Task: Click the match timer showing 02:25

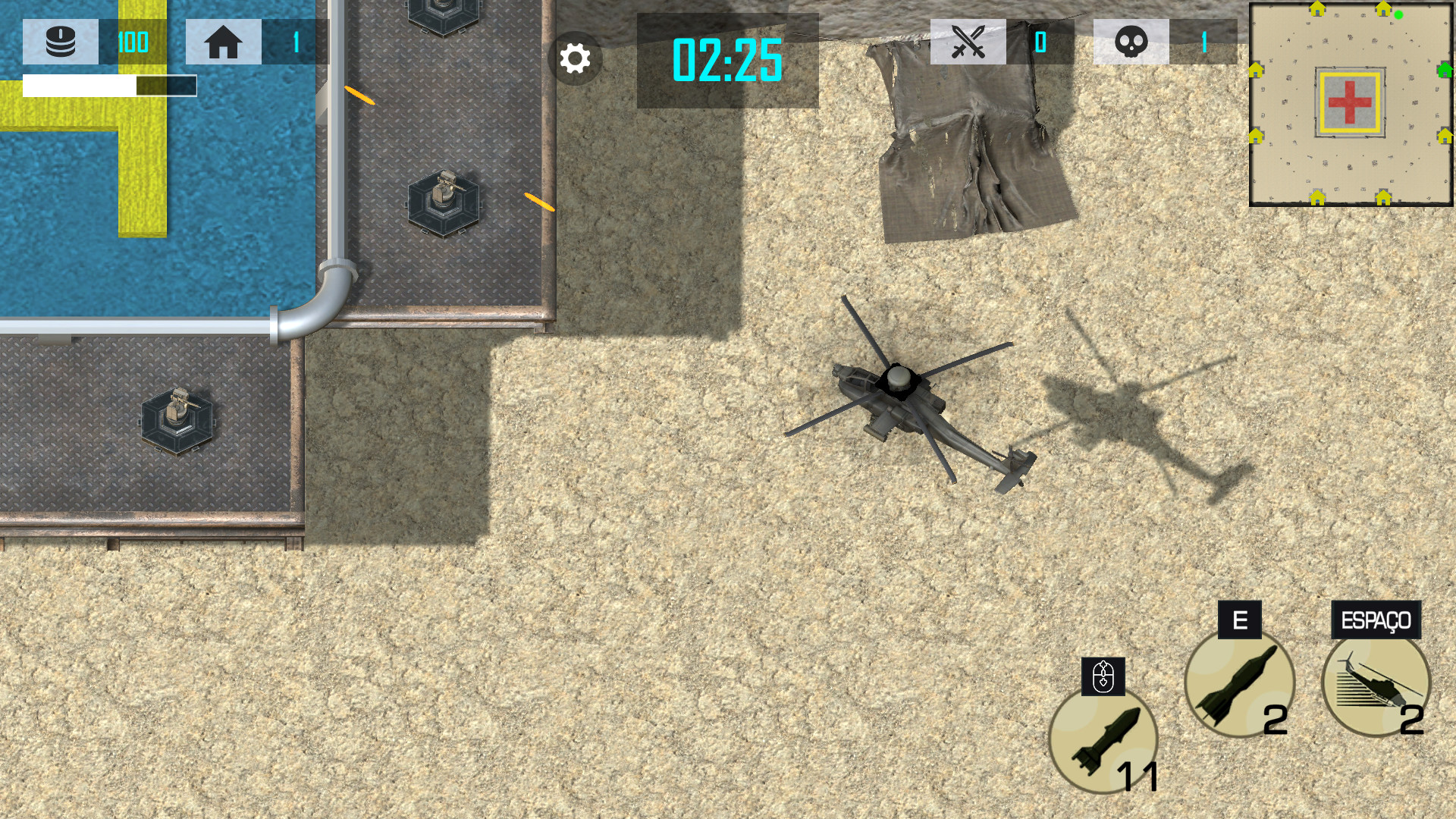Action: tap(726, 59)
